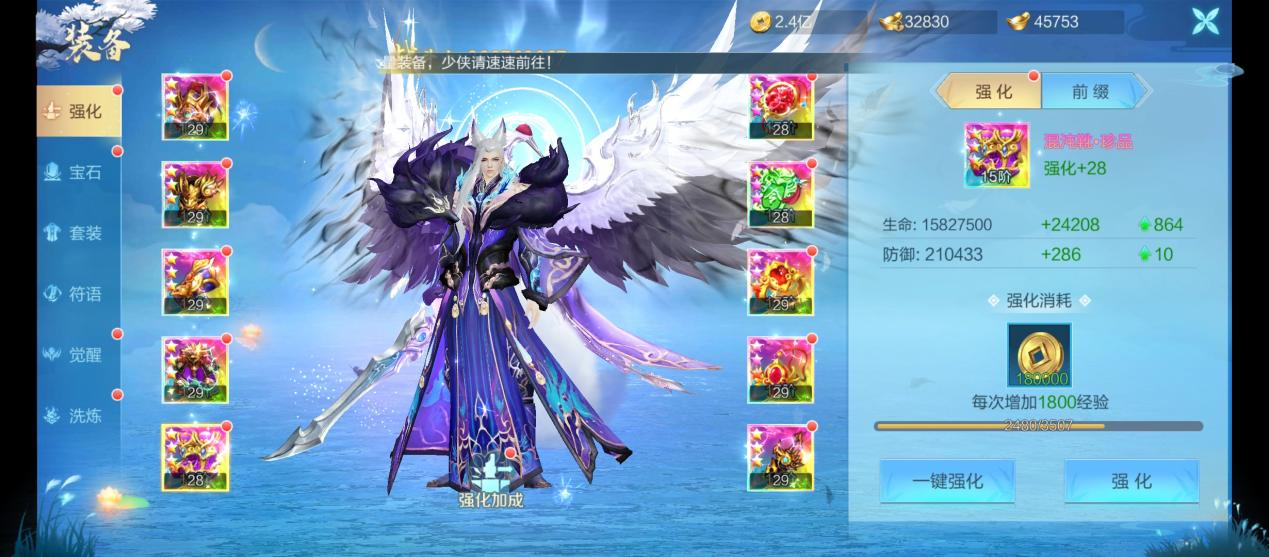Hit the 强化 button right of 一键强化
Image resolution: width=1269 pixels, height=557 pixels.
tap(1131, 482)
